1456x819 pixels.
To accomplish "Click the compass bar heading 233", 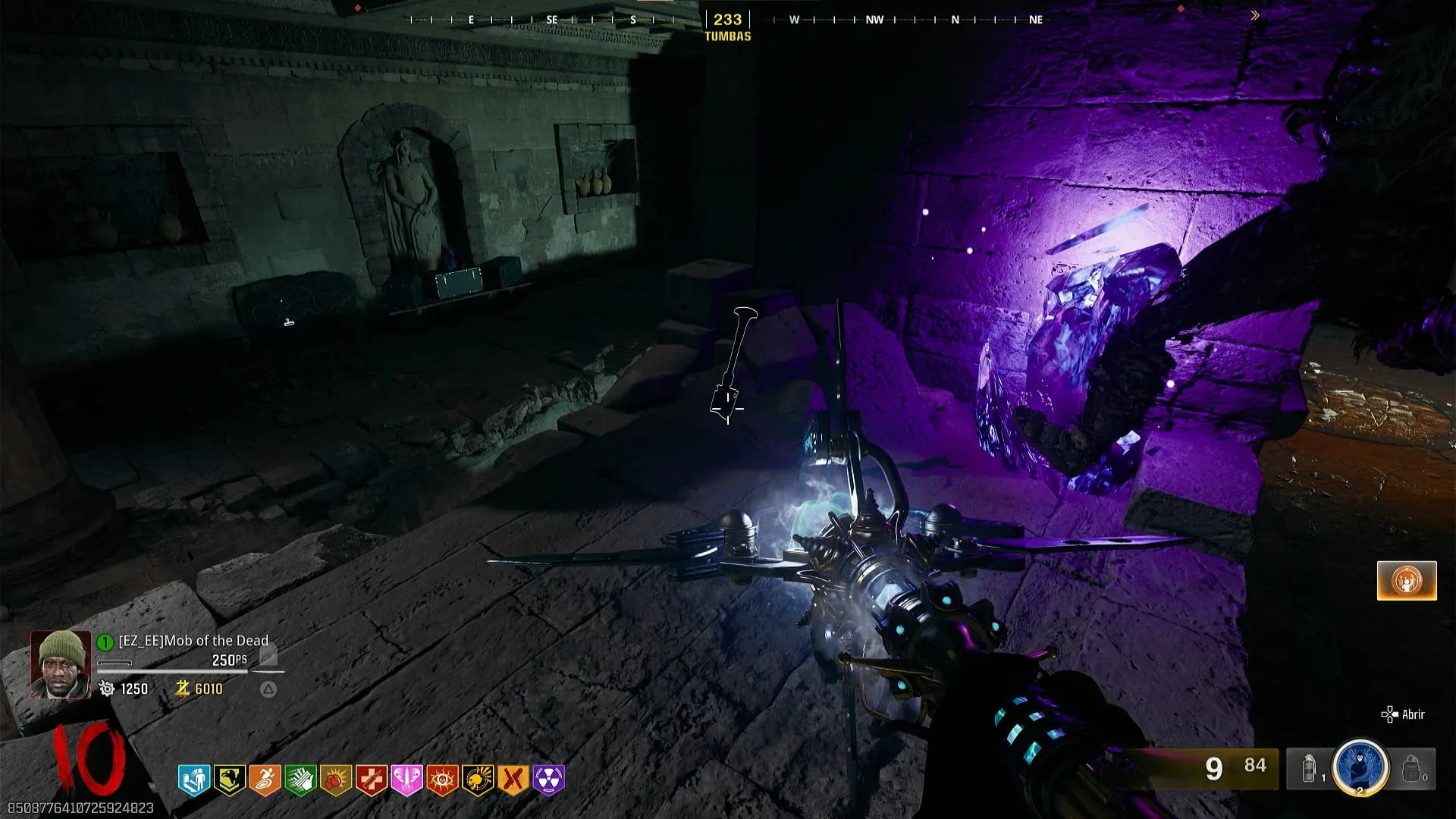I will 727,20.
